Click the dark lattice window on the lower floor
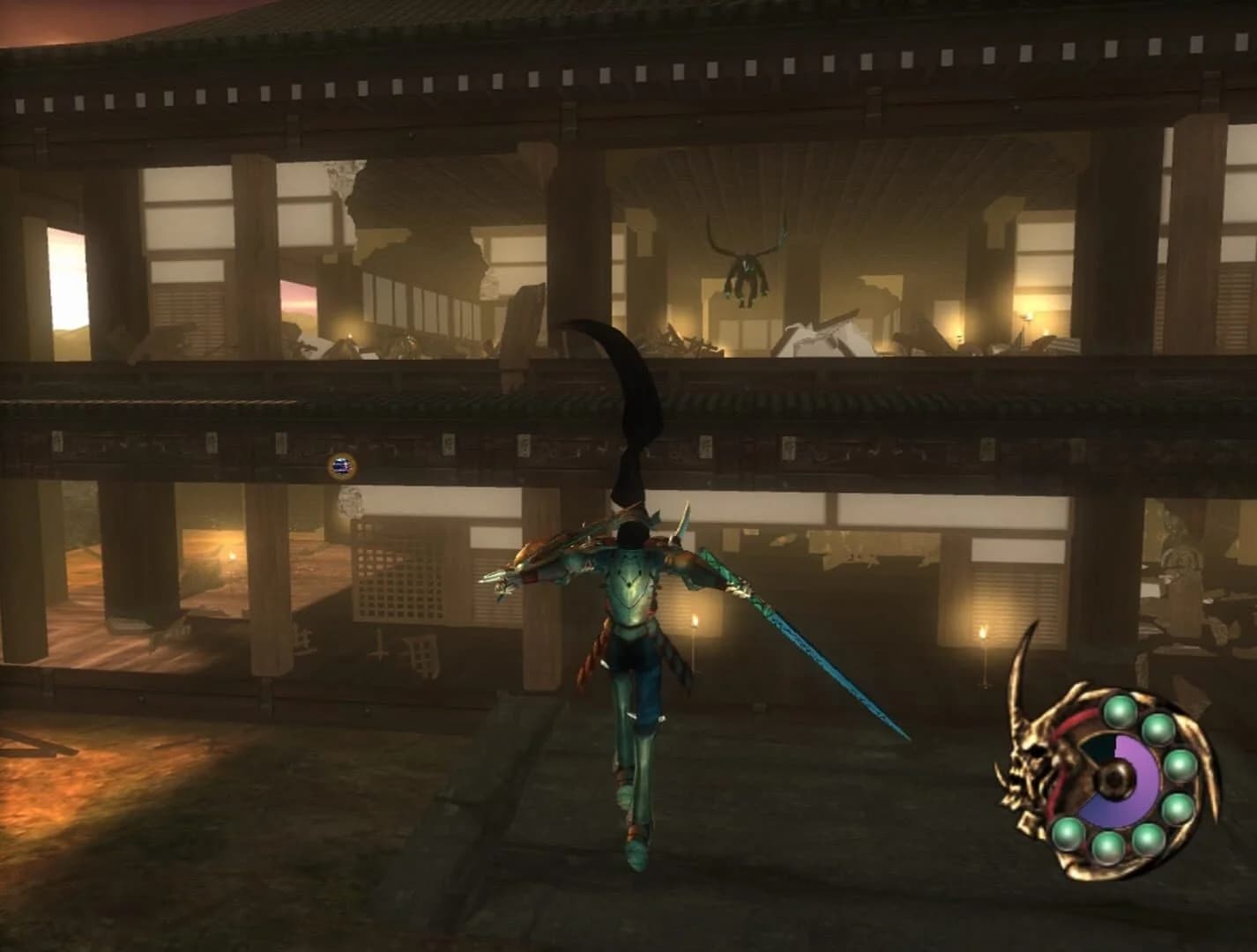The height and width of the screenshot is (952, 1257). point(397,582)
